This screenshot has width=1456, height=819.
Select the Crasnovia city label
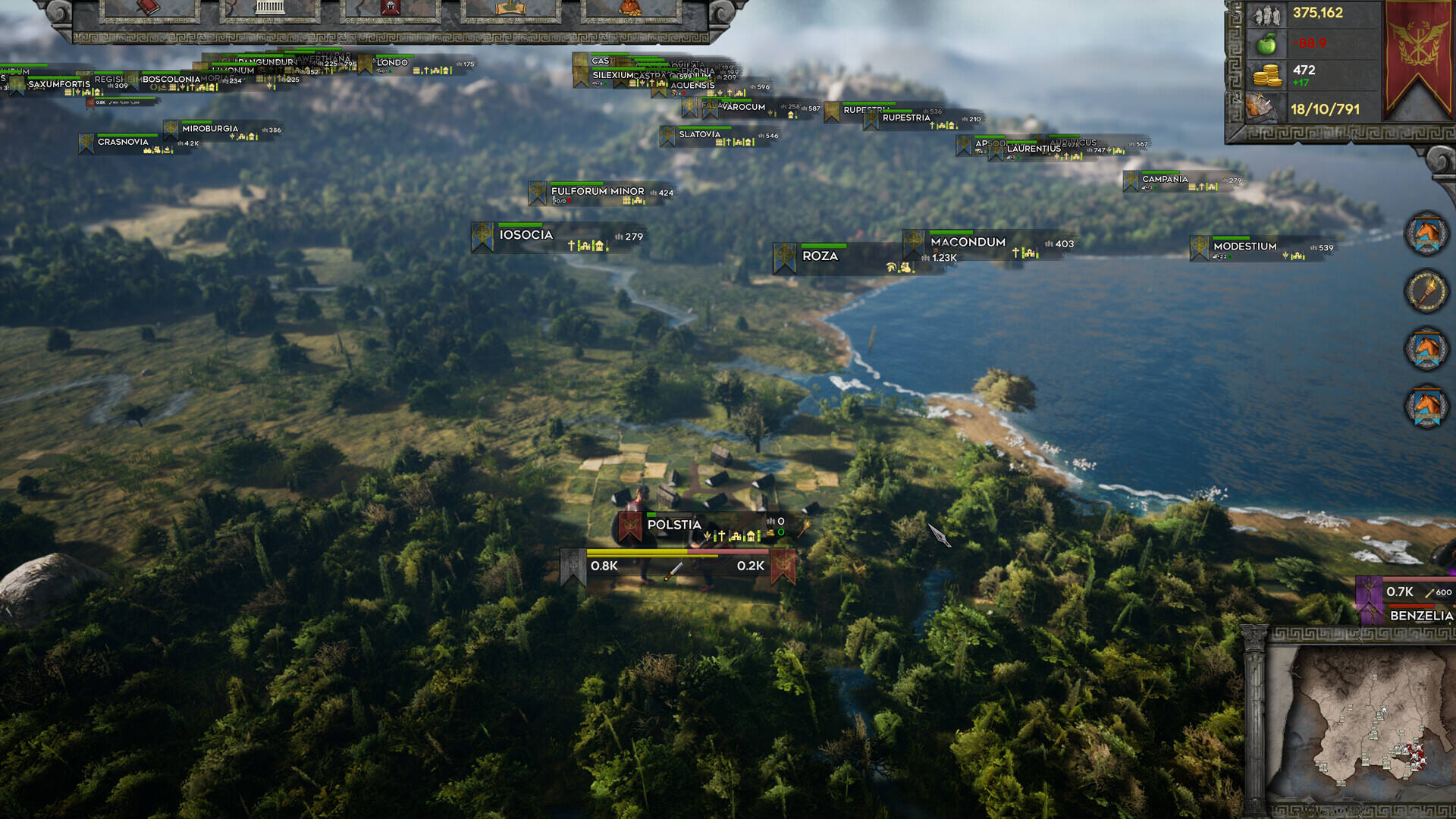pyautogui.click(x=123, y=142)
